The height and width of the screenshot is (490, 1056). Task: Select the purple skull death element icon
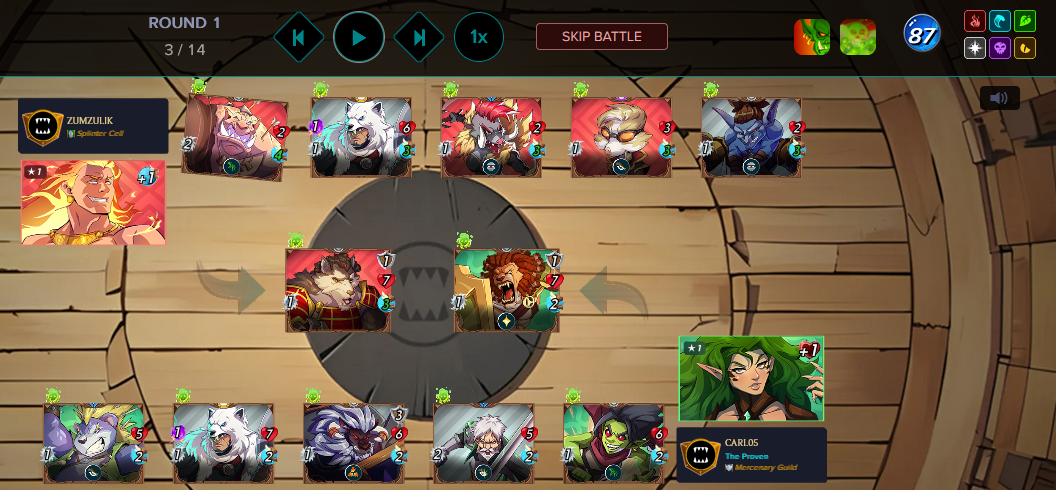pyautogui.click(x=999, y=47)
